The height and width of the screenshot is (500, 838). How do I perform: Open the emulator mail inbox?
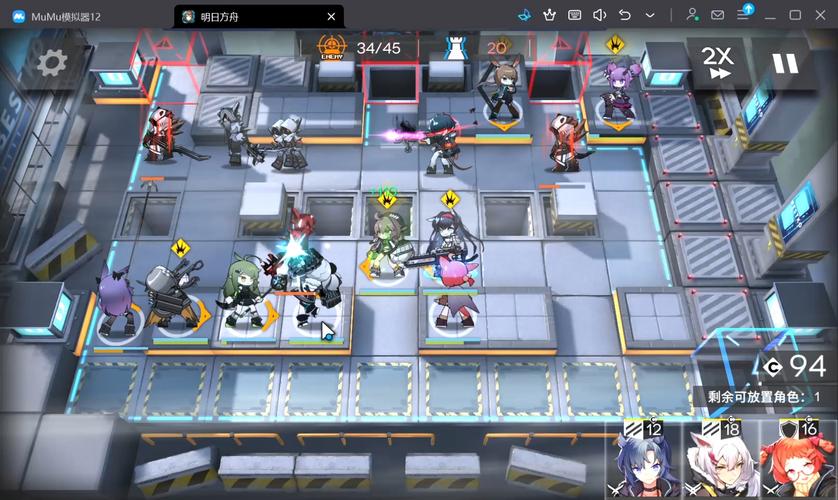click(718, 15)
